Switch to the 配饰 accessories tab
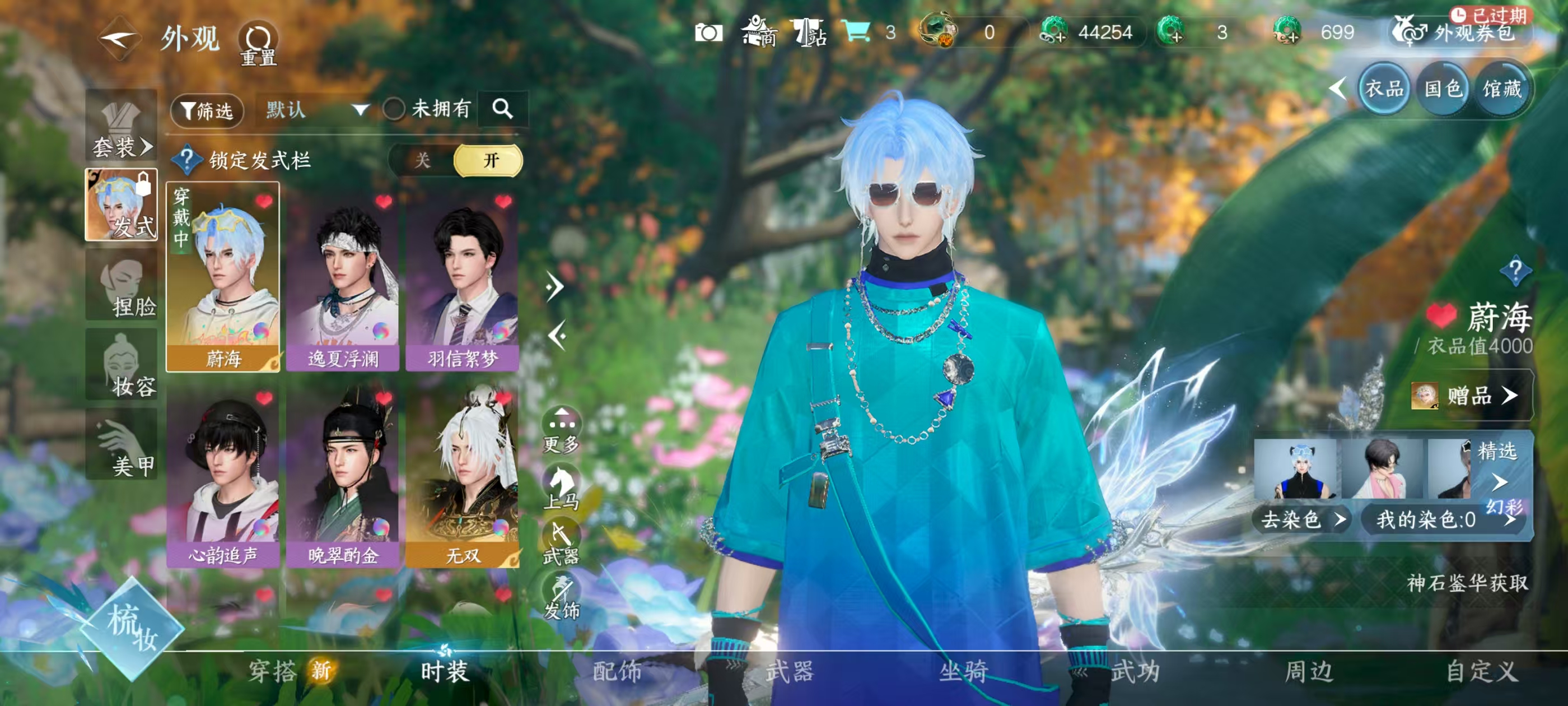 (617, 671)
